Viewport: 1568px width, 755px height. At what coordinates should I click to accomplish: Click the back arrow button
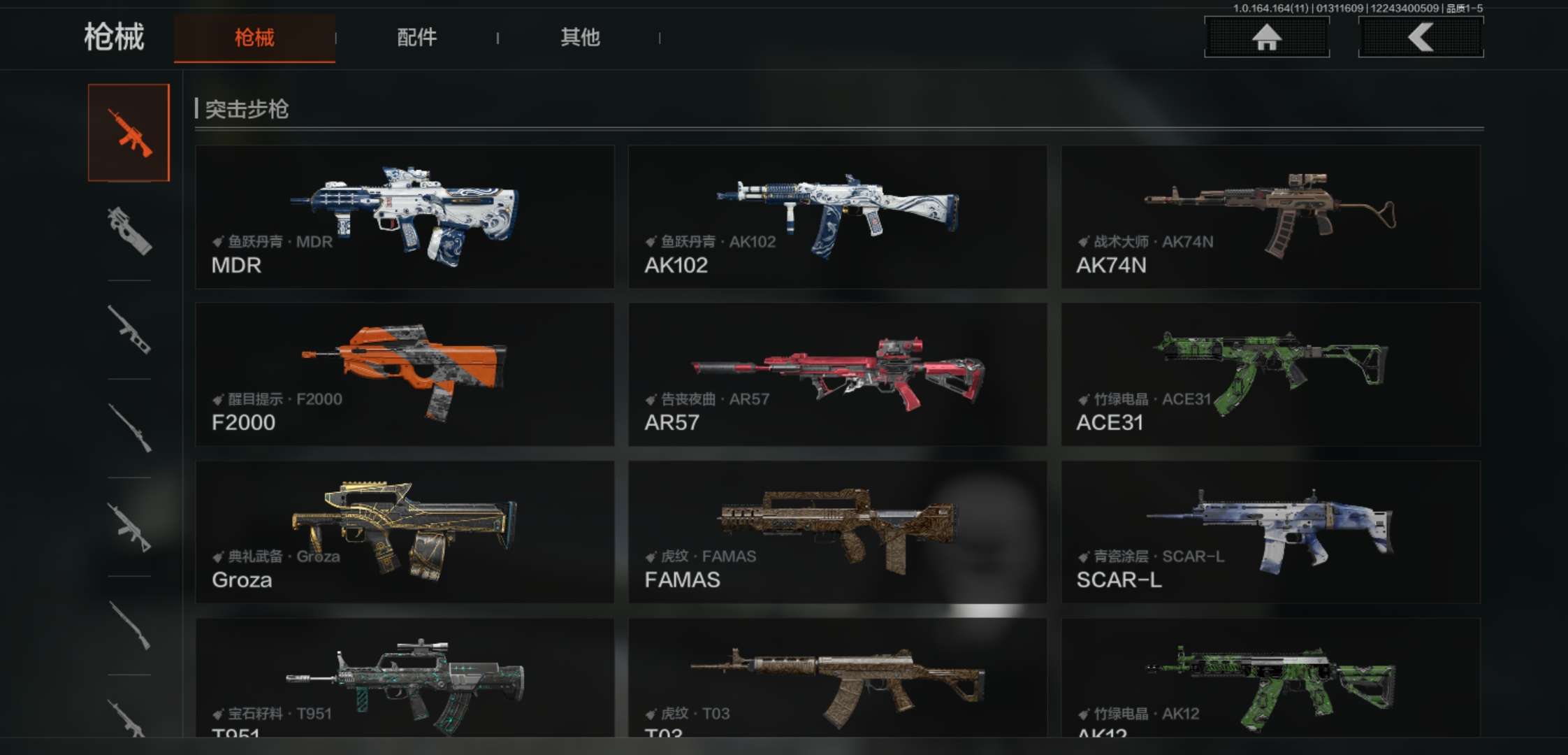[1421, 37]
